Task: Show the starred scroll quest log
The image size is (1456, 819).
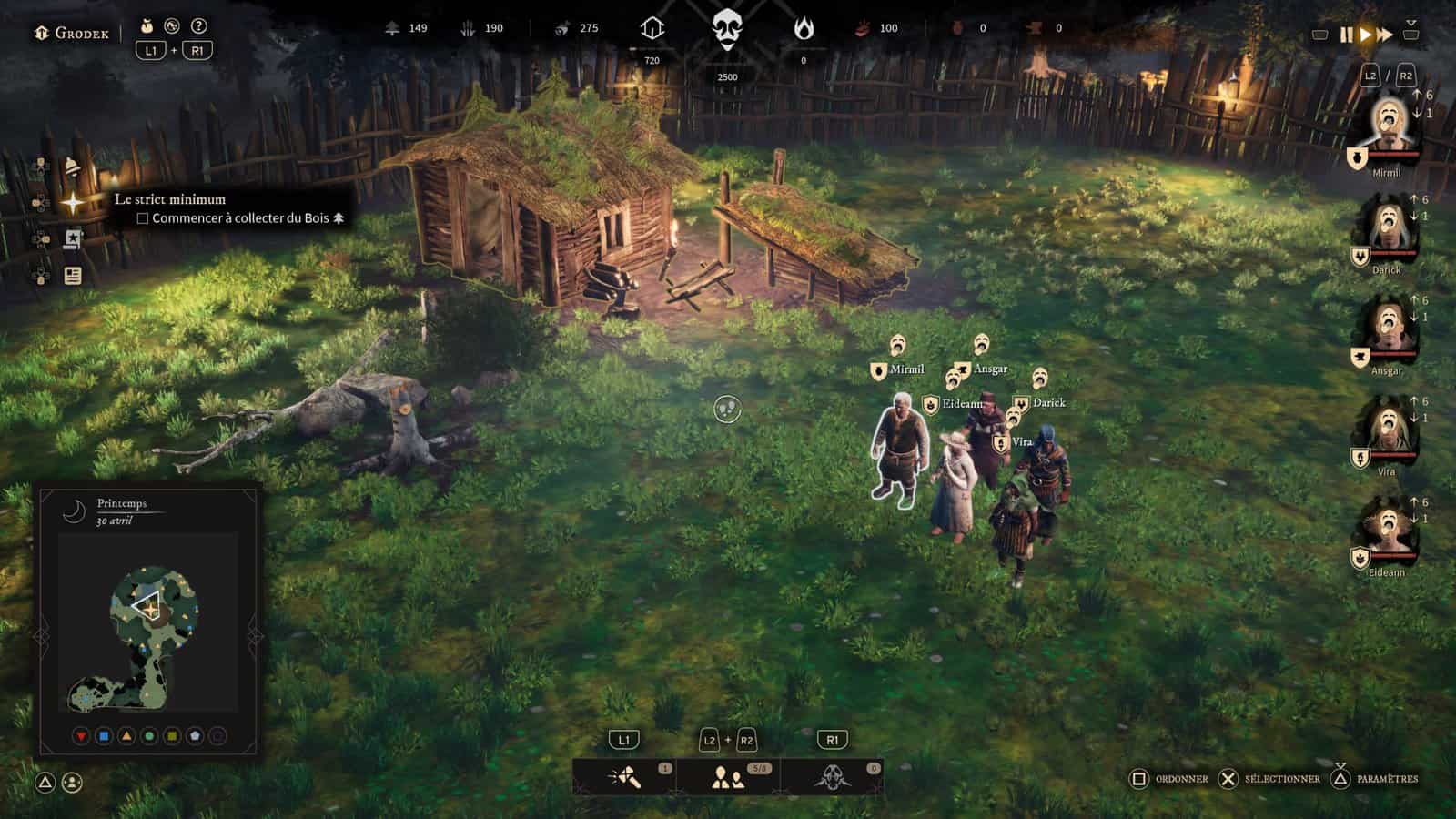Action: 73,239
